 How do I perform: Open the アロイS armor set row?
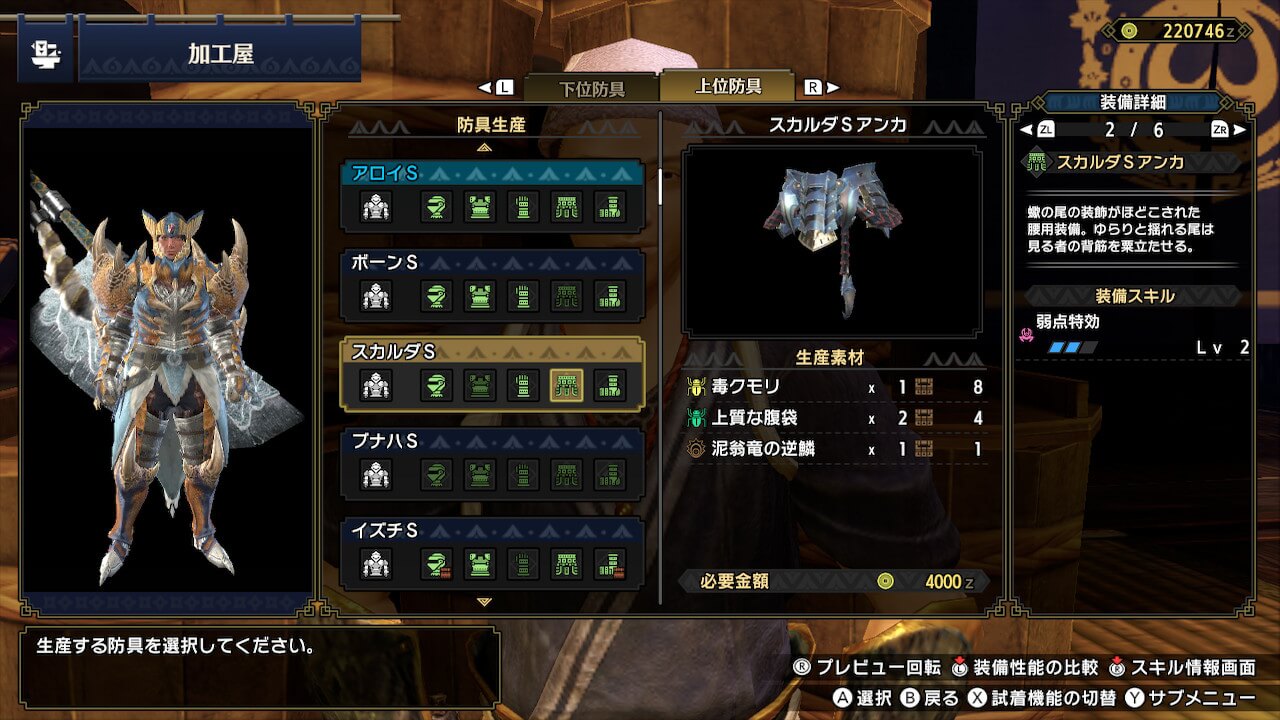[x=492, y=174]
